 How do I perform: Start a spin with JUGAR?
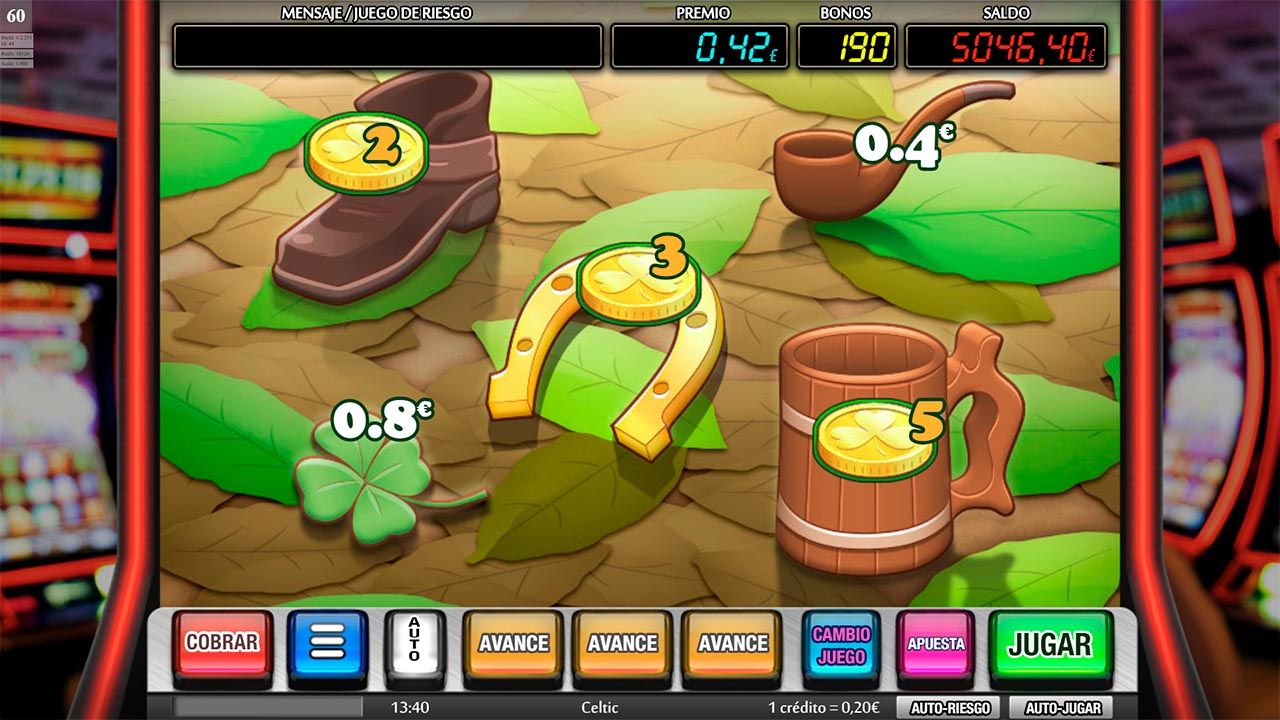point(1051,644)
